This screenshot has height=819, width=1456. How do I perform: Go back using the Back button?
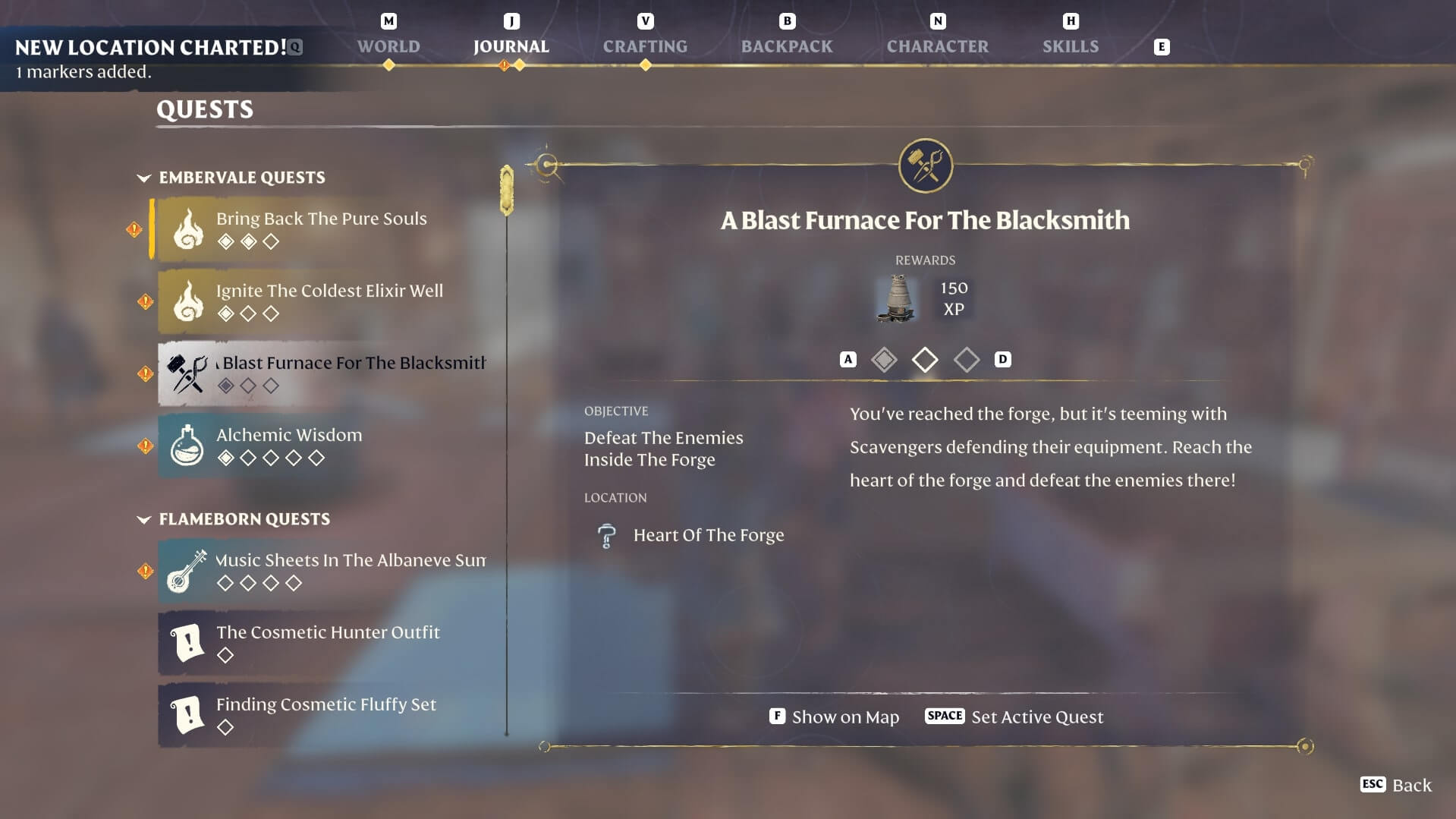(1396, 785)
